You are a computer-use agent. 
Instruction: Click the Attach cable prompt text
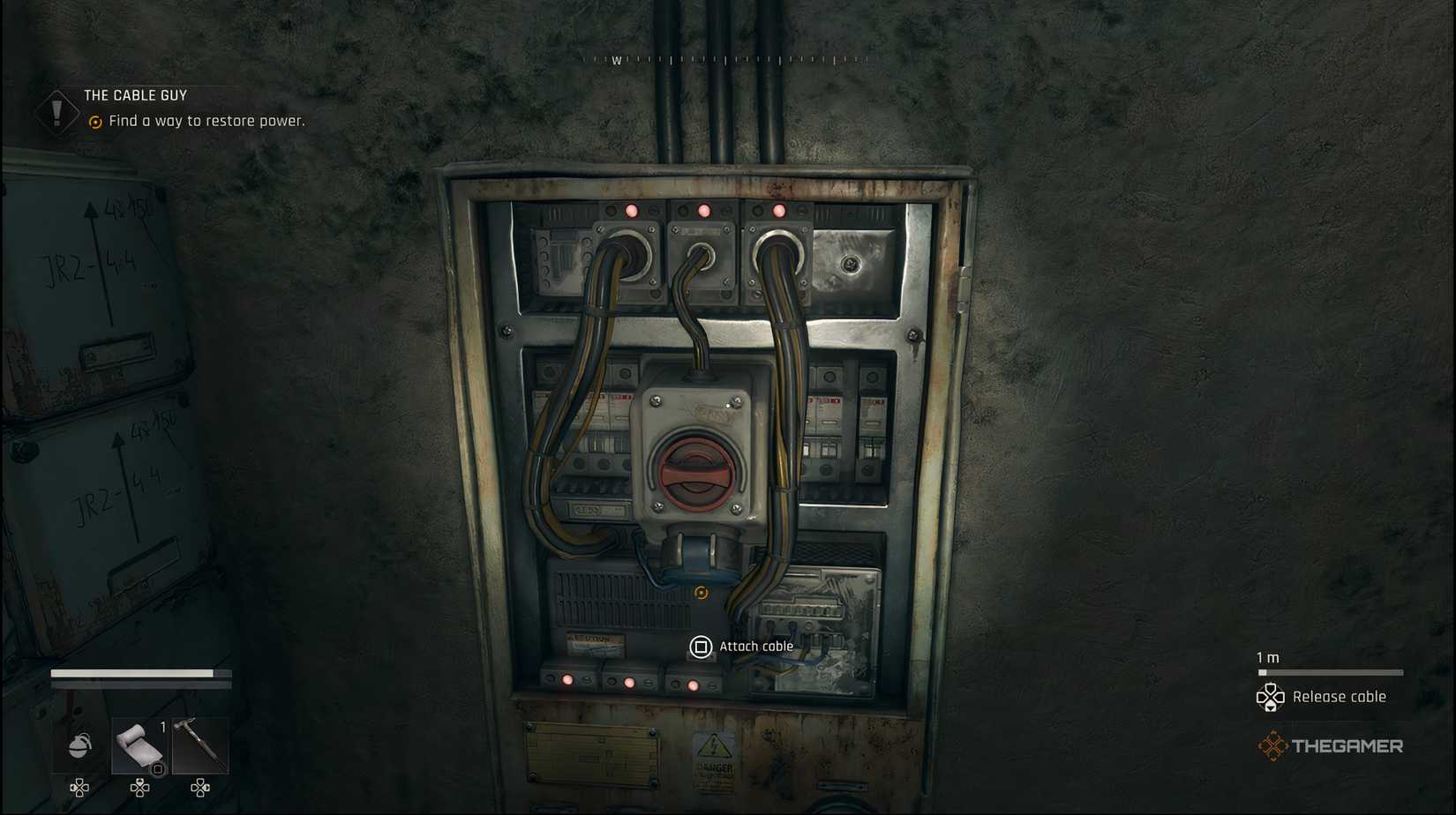(x=757, y=647)
